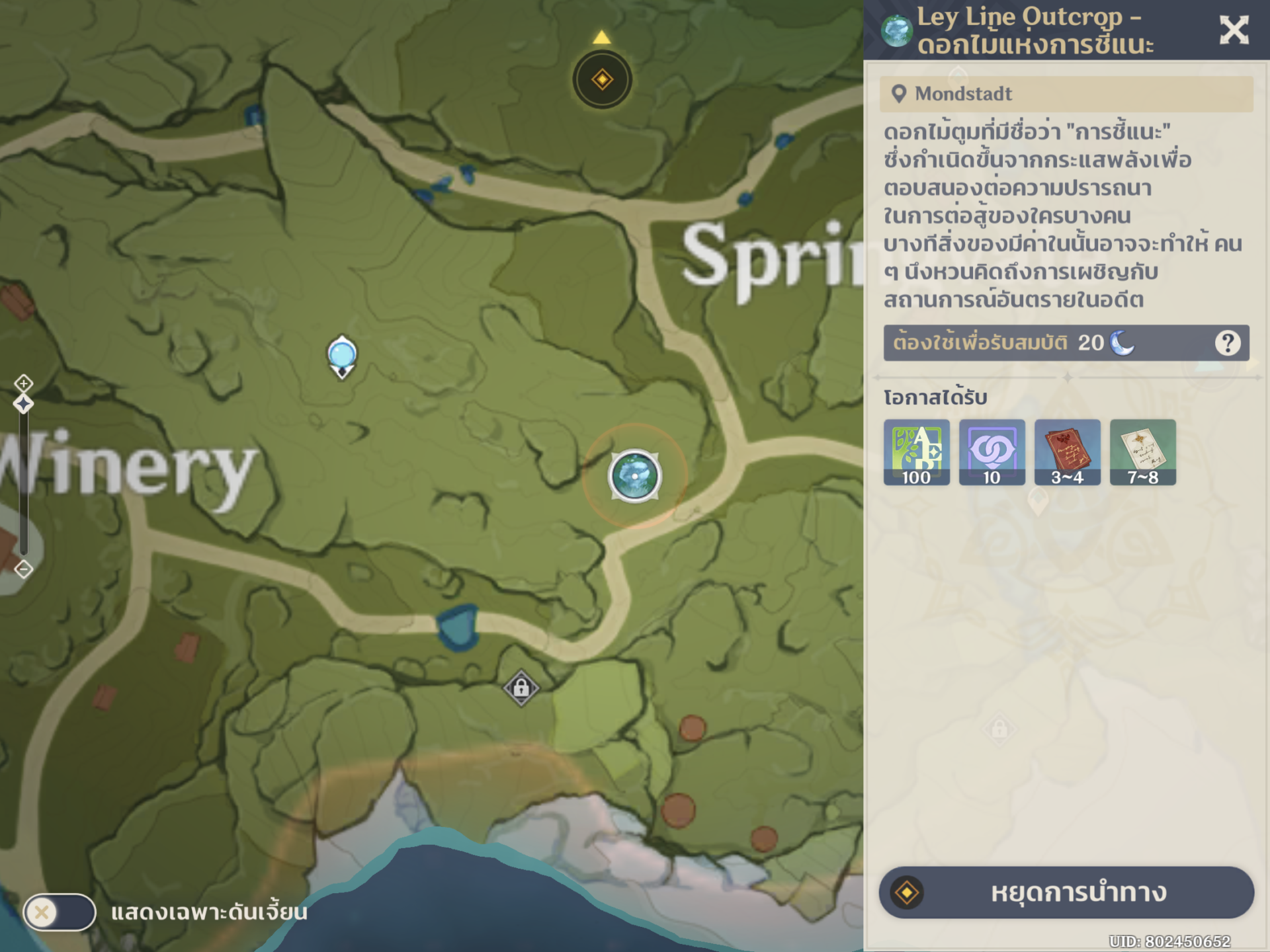This screenshot has height=952, width=1270.
Task: Inspect the red Adventurer's Experience book reward
Action: (x=1067, y=452)
